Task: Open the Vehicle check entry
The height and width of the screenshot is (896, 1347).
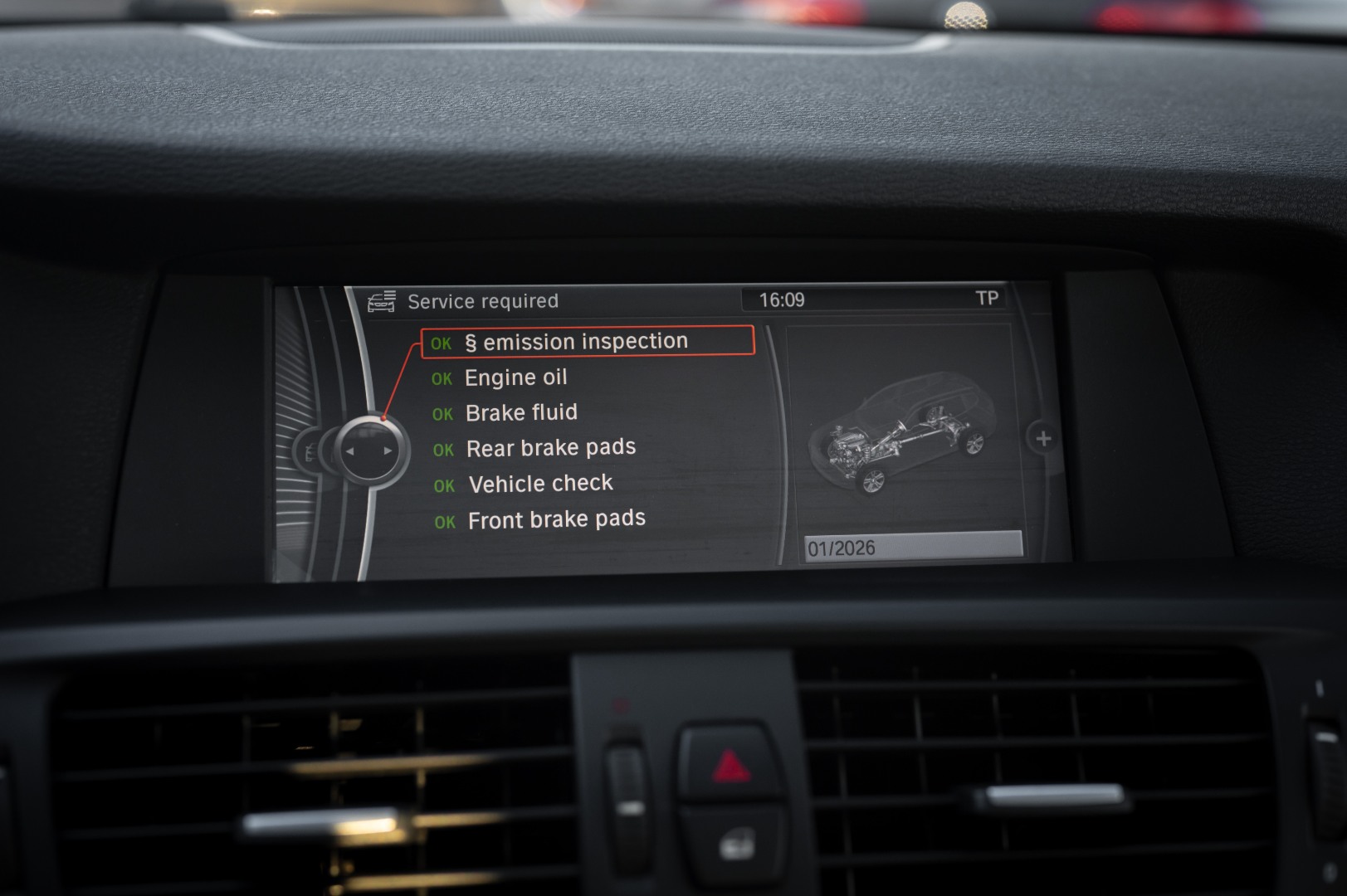Action: (540, 484)
